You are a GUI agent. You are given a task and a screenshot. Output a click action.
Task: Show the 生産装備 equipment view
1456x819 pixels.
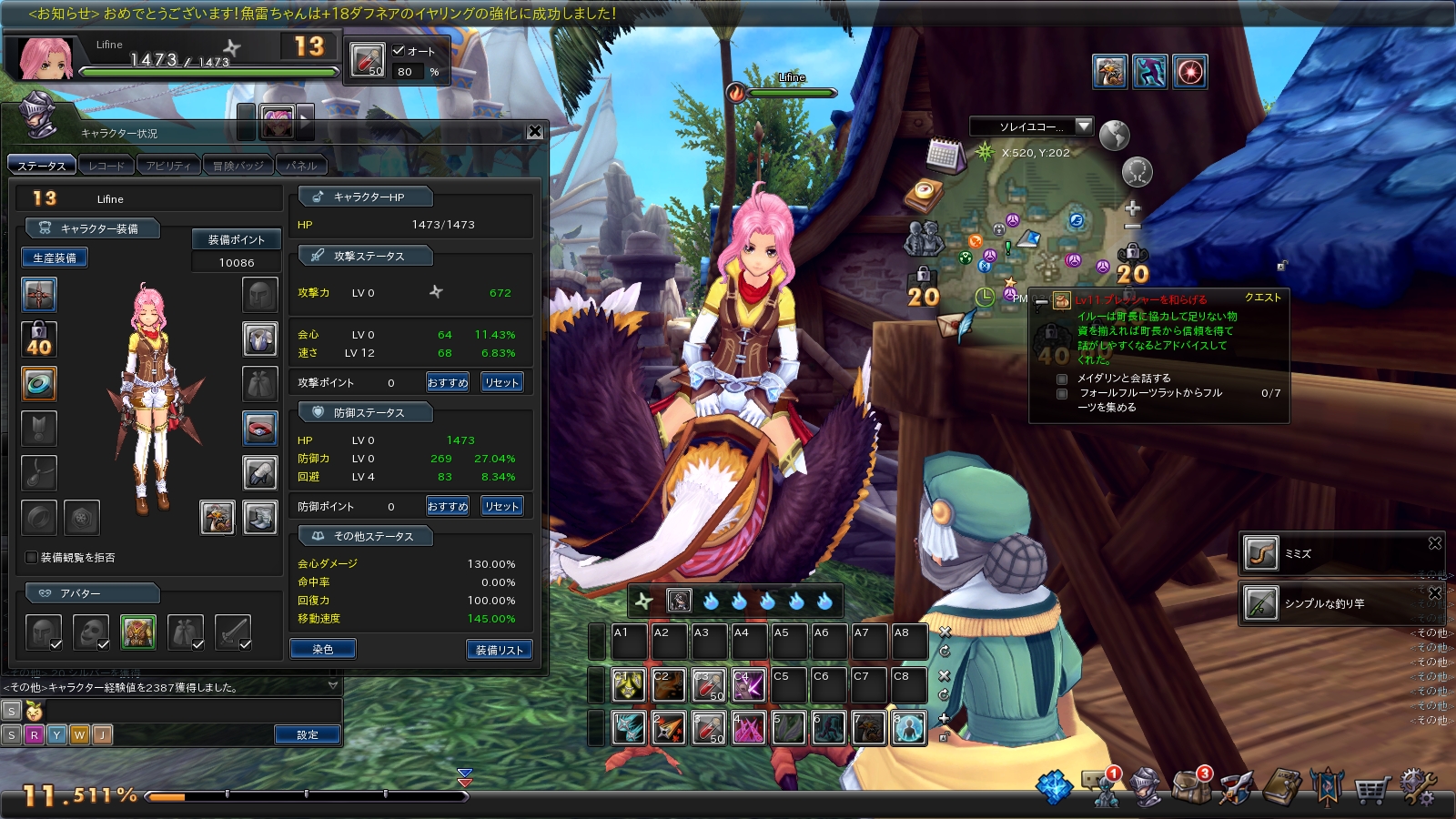[x=55, y=258]
